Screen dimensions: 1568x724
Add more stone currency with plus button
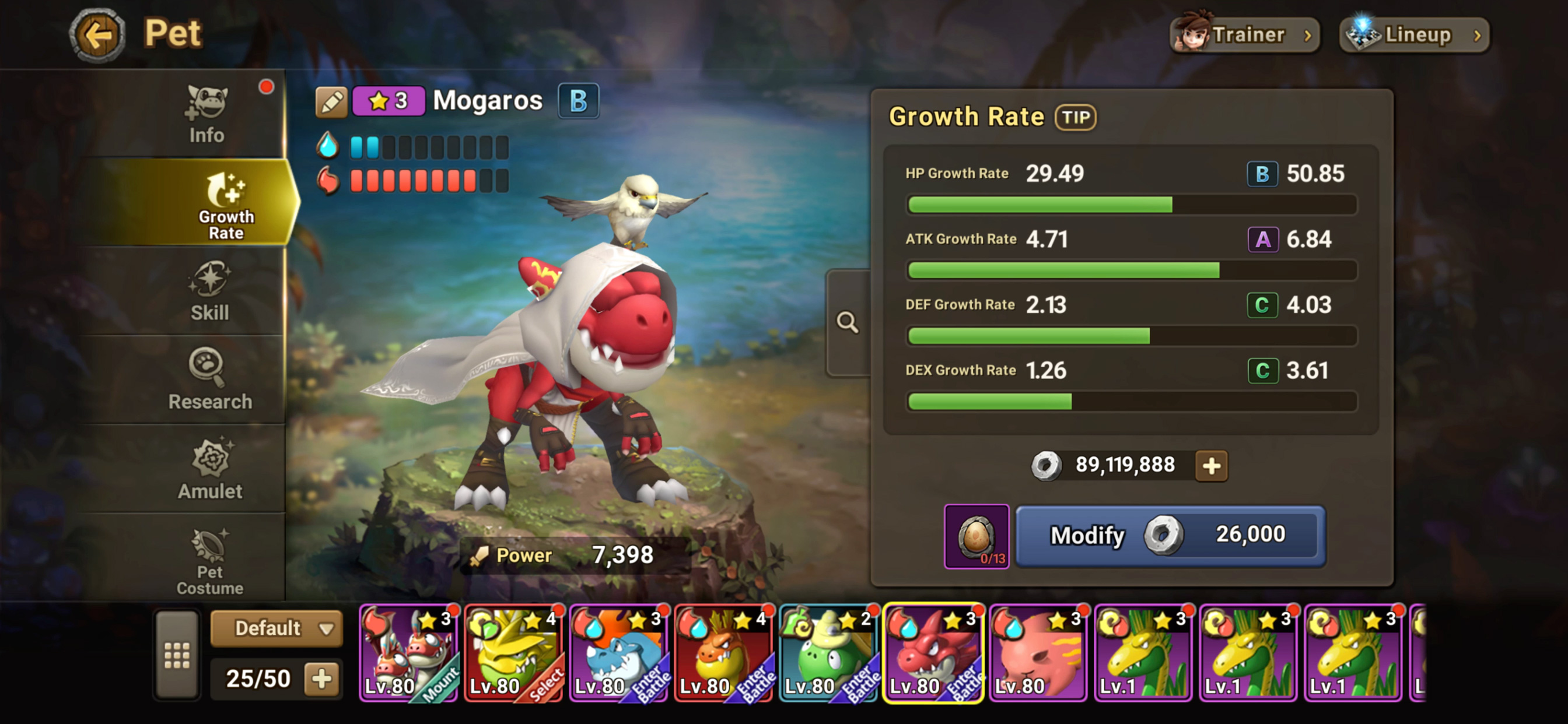click(x=1212, y=466)
